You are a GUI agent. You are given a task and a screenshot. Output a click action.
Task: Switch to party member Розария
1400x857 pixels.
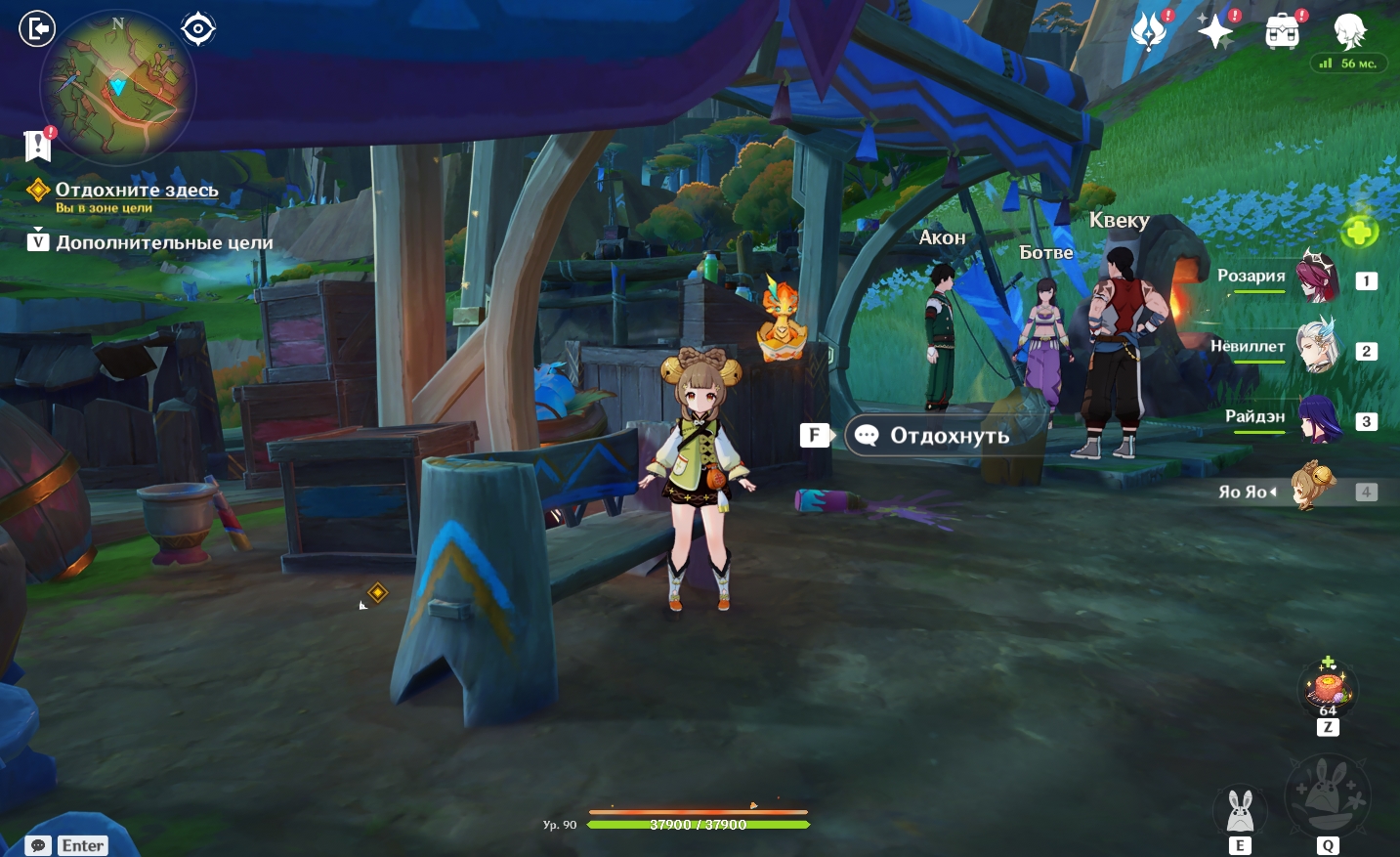(x=1316, y=277)
